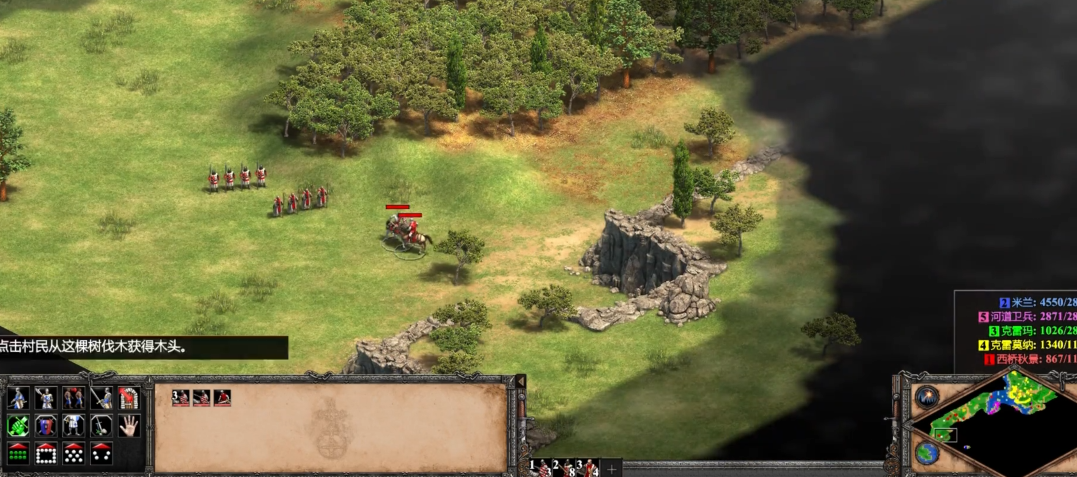
Task: Choose the green line formation
Action: pos(19,453)
